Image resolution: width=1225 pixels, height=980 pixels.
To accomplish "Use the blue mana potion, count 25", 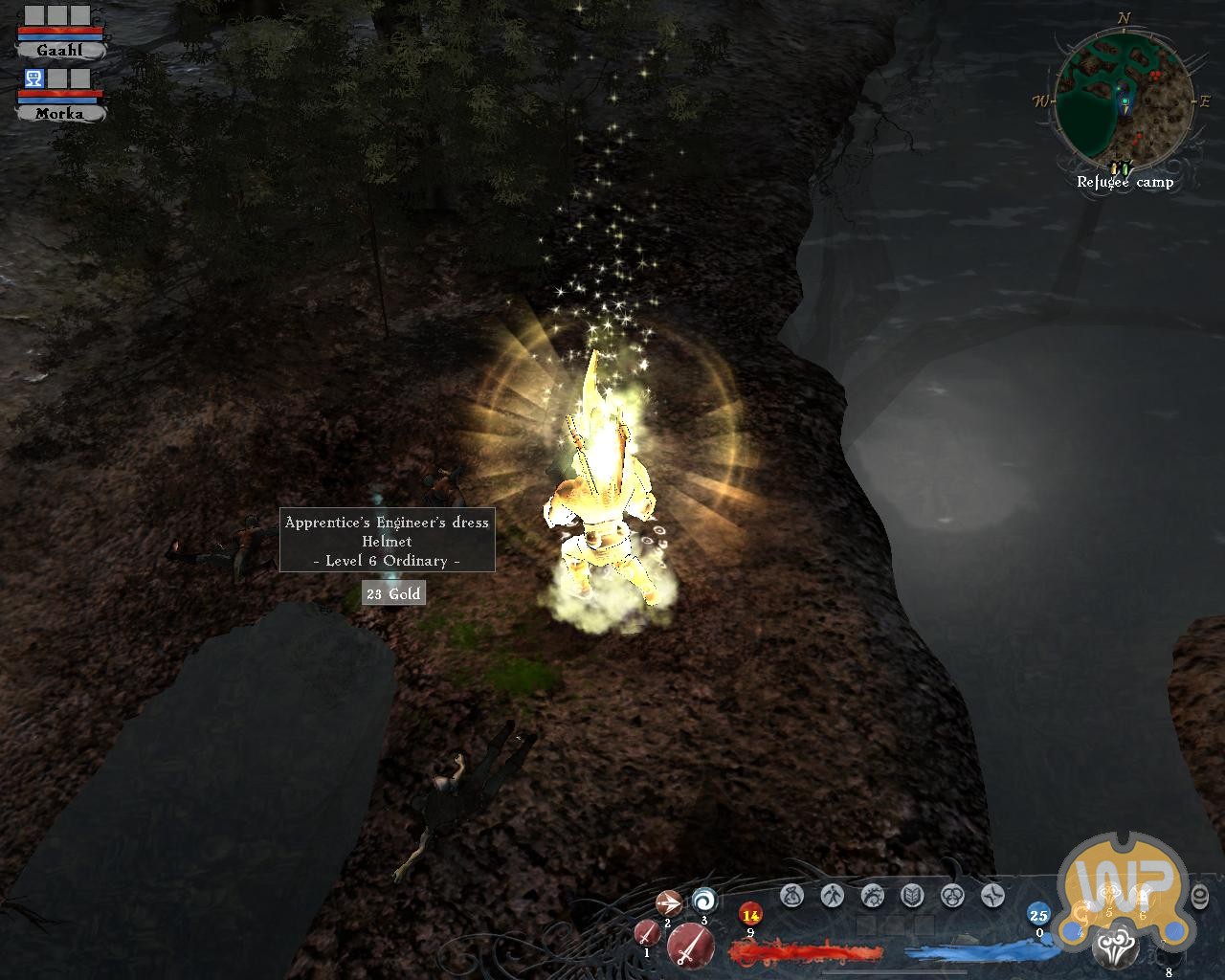I will [x=1038, y=914].
